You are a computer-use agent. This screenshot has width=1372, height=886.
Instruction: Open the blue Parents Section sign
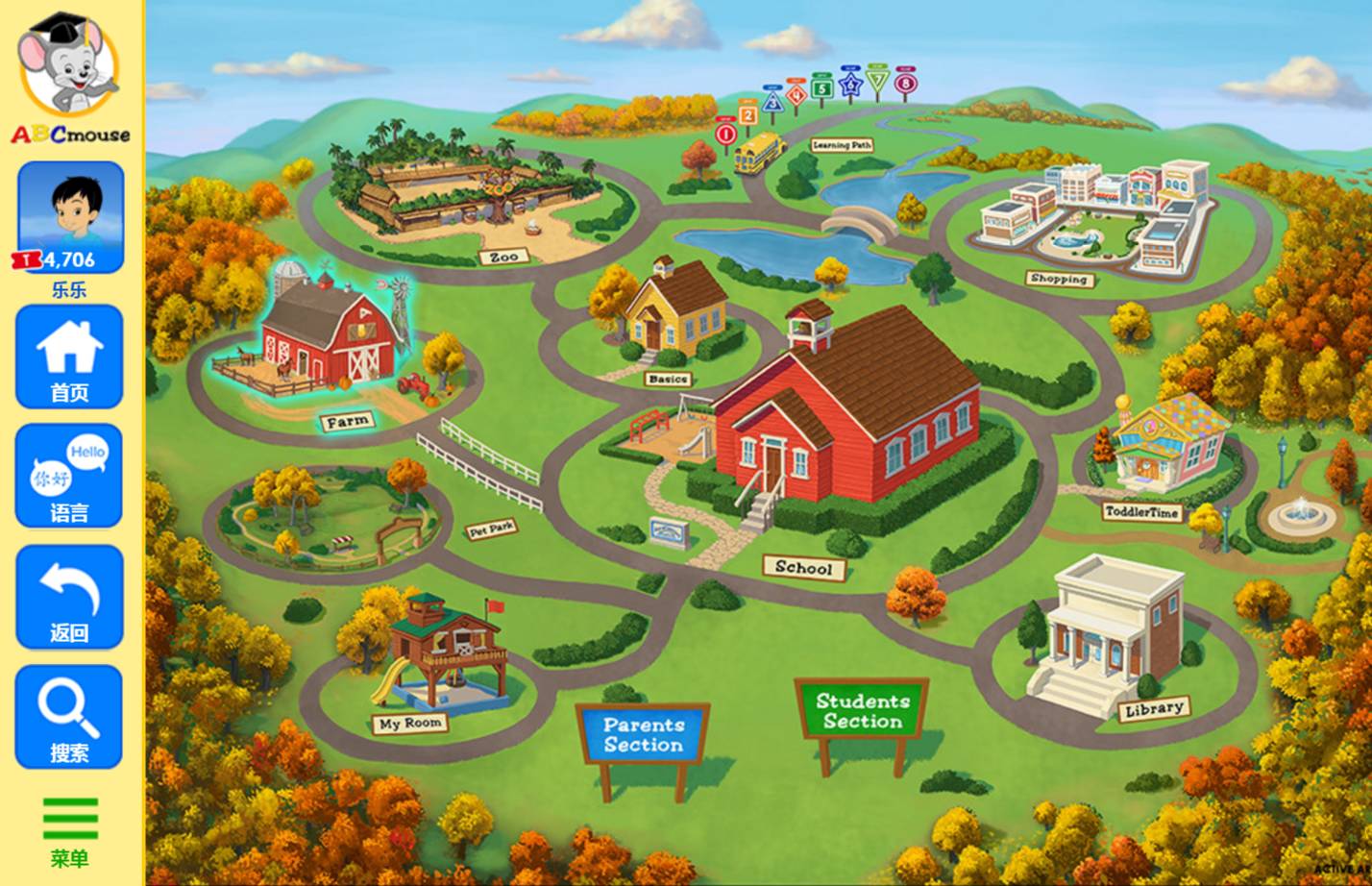pyautogui.click(x=643, y=735)
